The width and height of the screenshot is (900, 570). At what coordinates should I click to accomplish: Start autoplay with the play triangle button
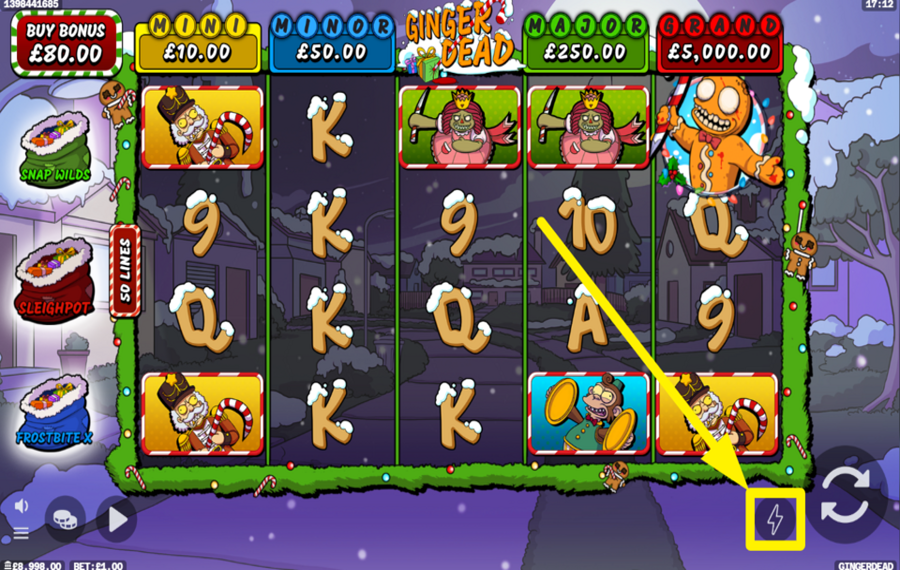[117, 518]
